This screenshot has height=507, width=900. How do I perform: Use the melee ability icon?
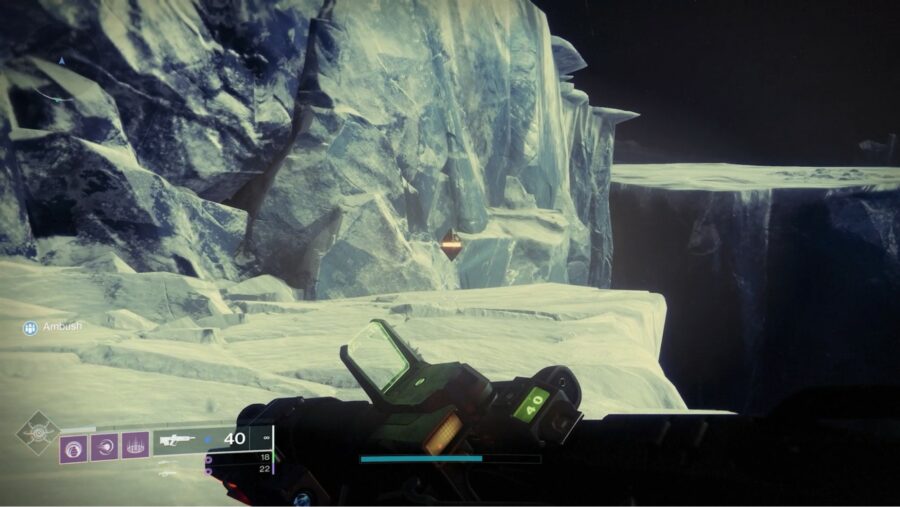click(104, 446)
